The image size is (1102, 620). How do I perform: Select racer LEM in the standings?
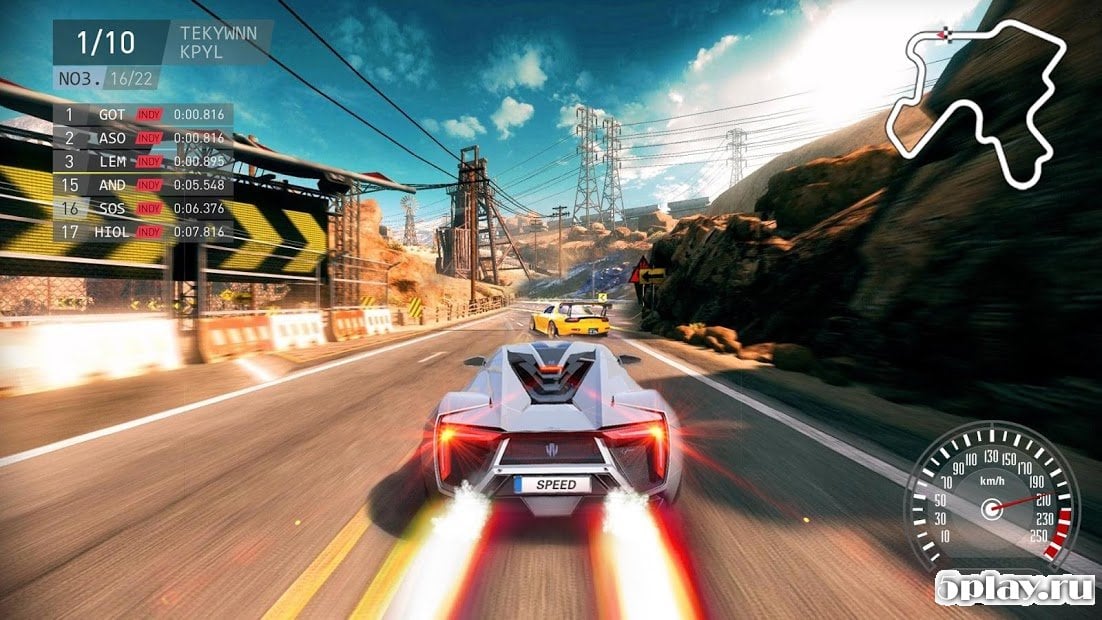tap(145, 161)
